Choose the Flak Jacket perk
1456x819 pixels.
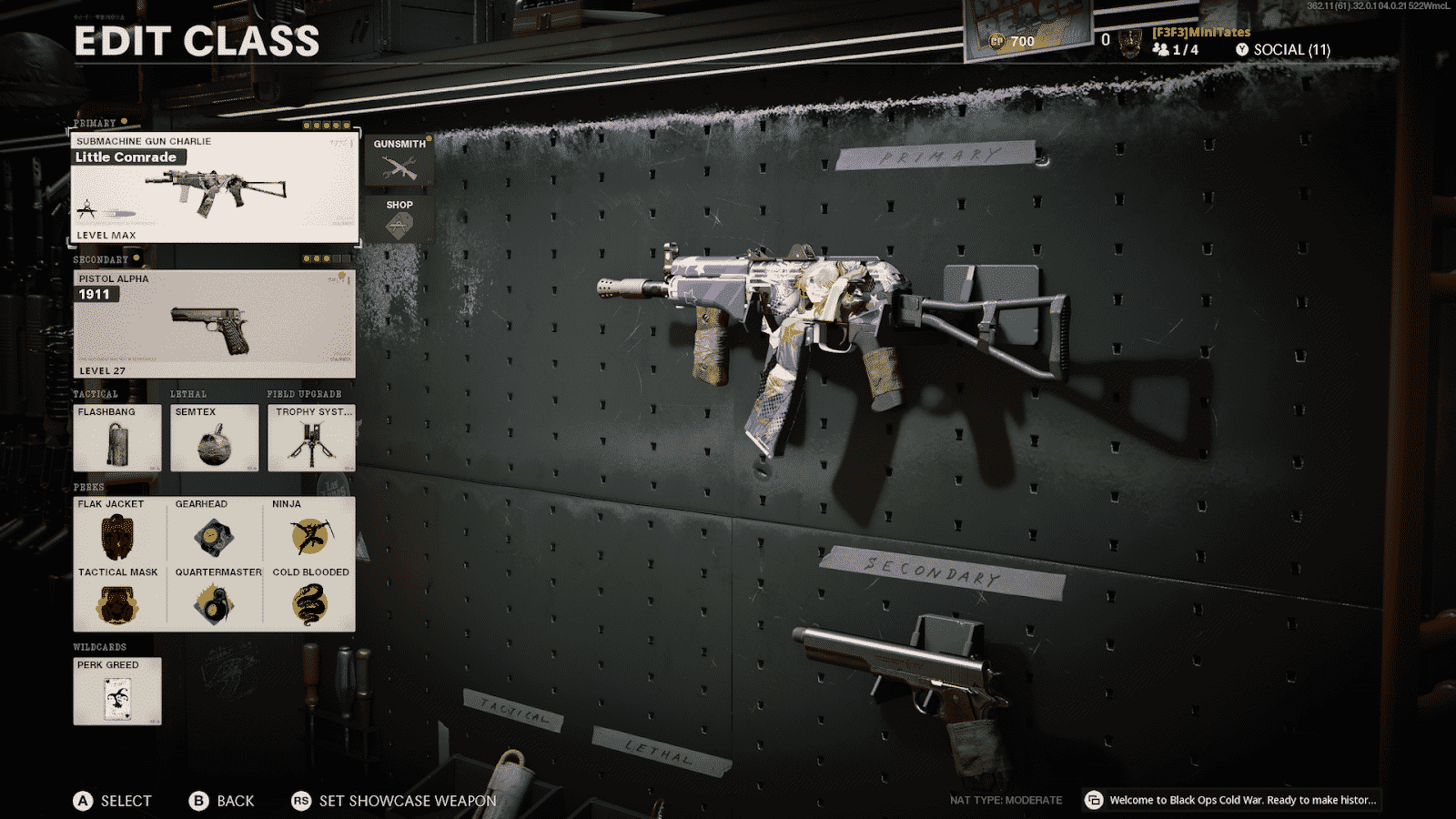click(117, 532)
